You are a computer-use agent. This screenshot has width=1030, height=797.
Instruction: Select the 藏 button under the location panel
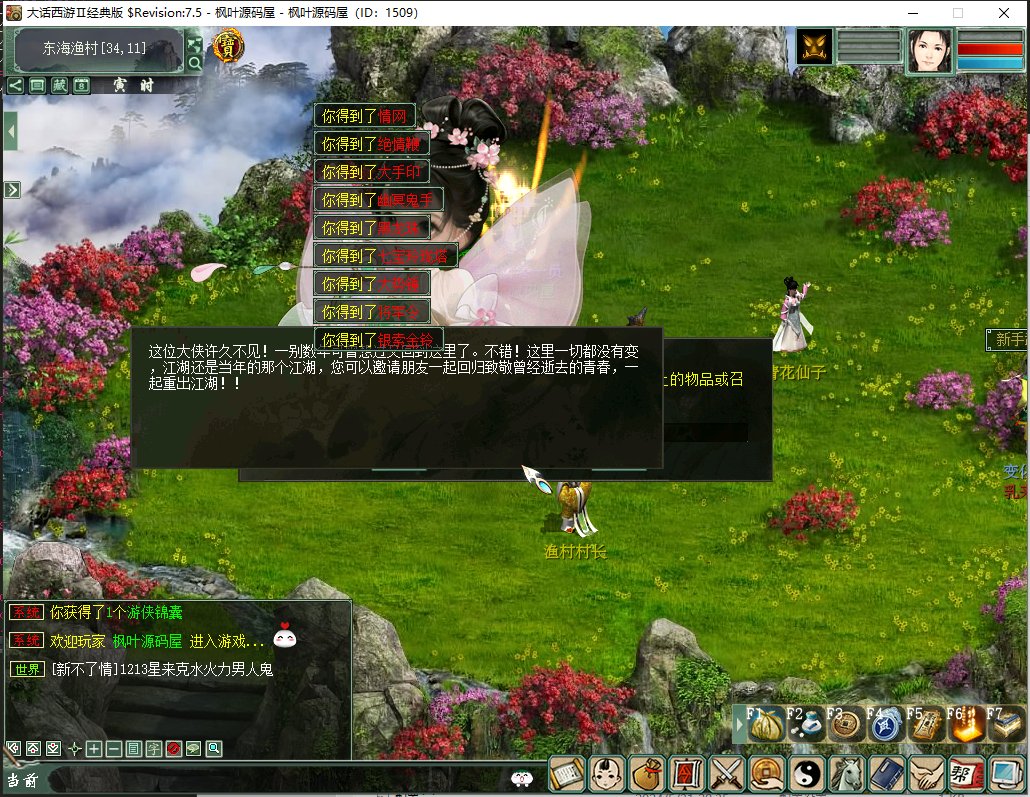point(59,85)
